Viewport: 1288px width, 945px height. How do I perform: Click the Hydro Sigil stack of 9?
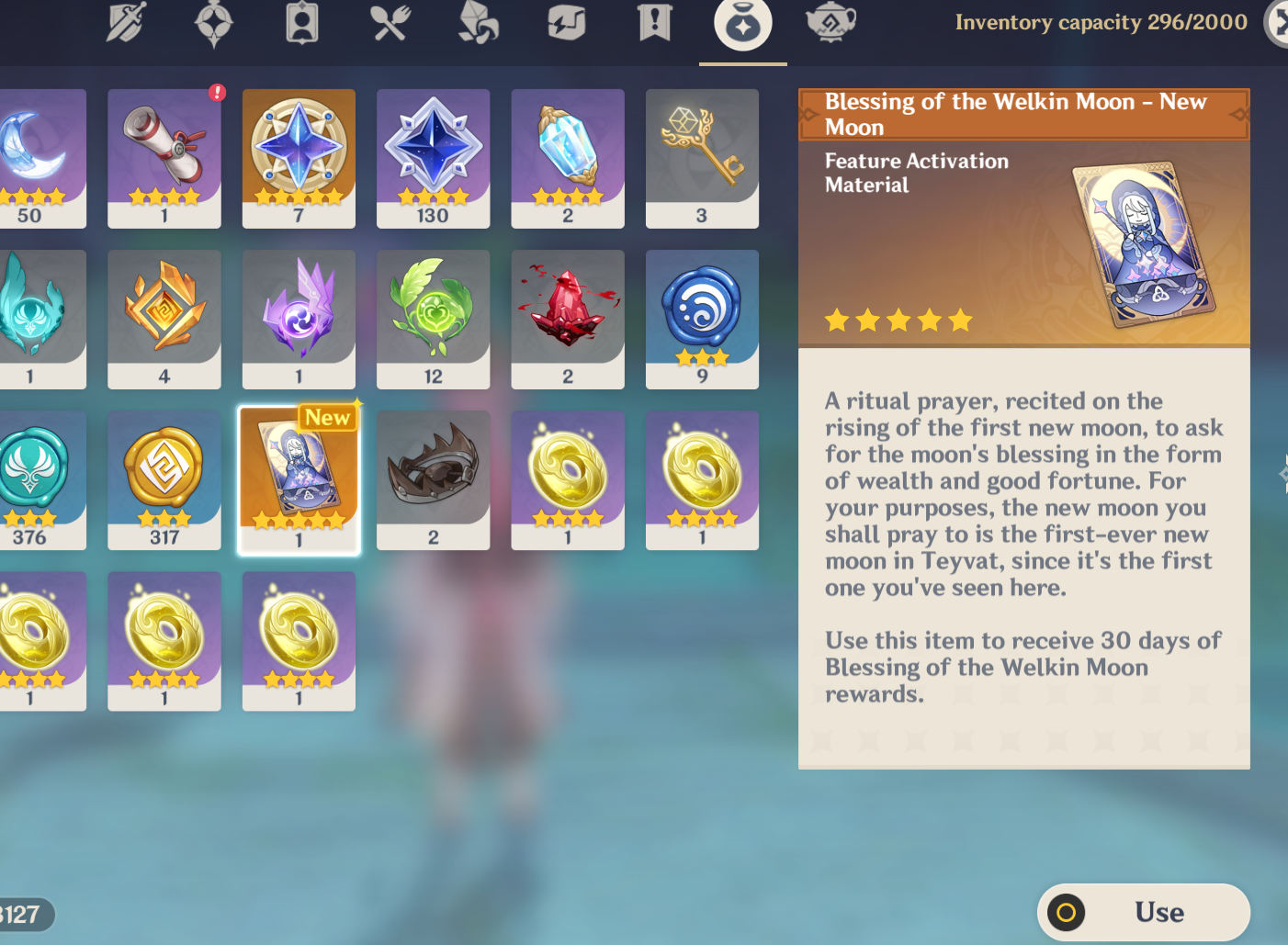tap(702, 319)
